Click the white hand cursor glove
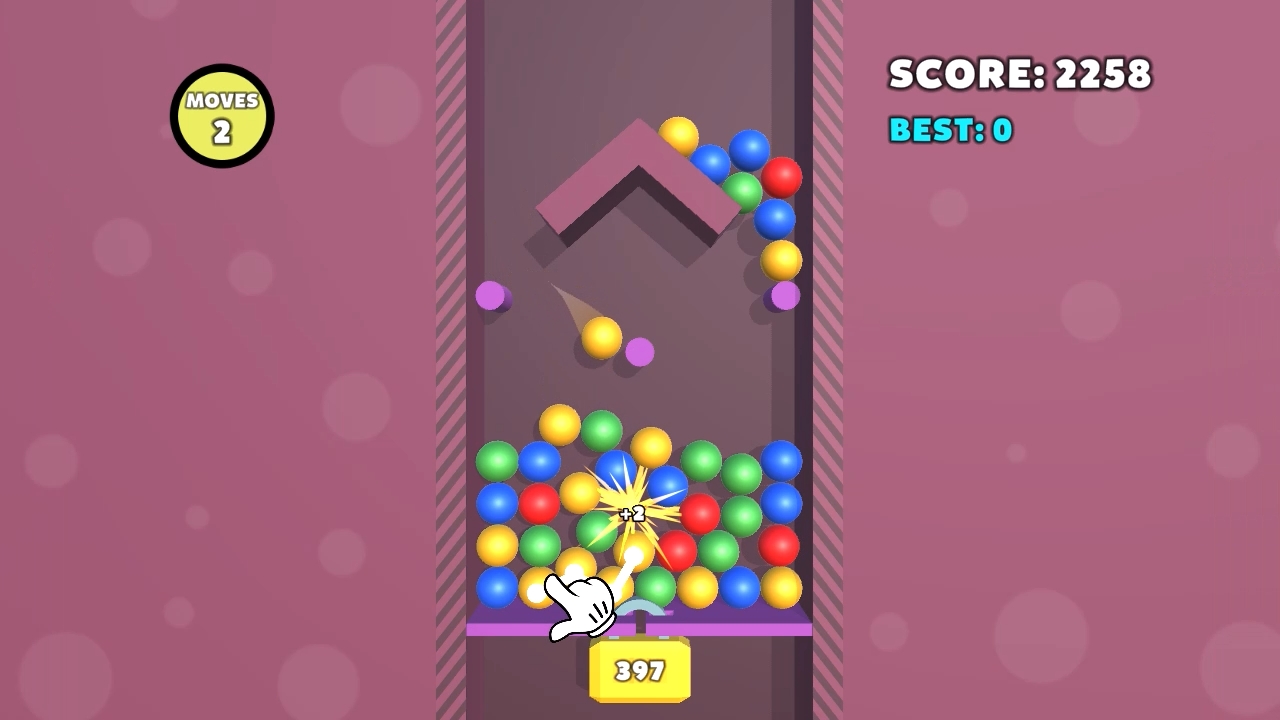The width and height of the screenshot is (1280, 720). coord(582,603)
